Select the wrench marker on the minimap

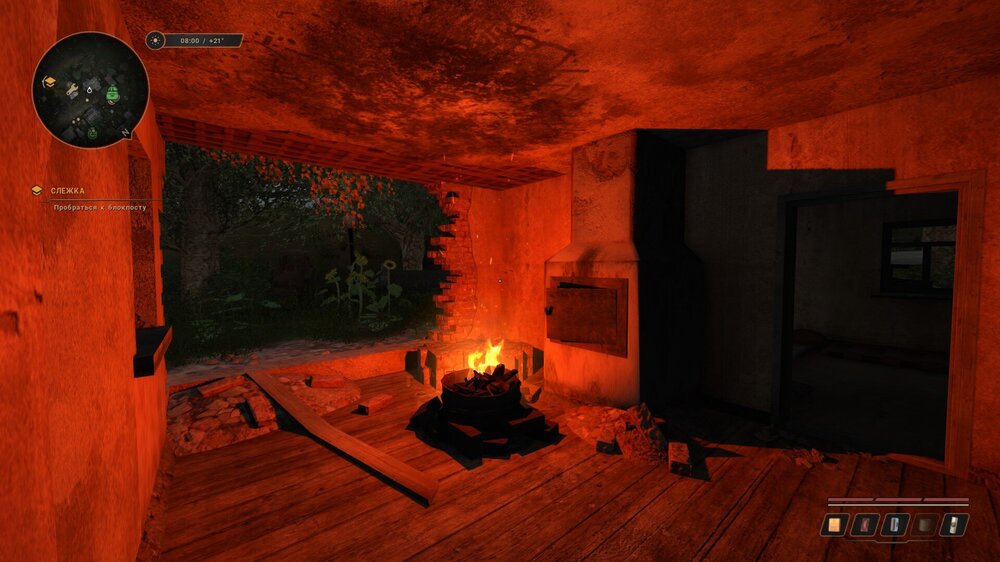72,90
